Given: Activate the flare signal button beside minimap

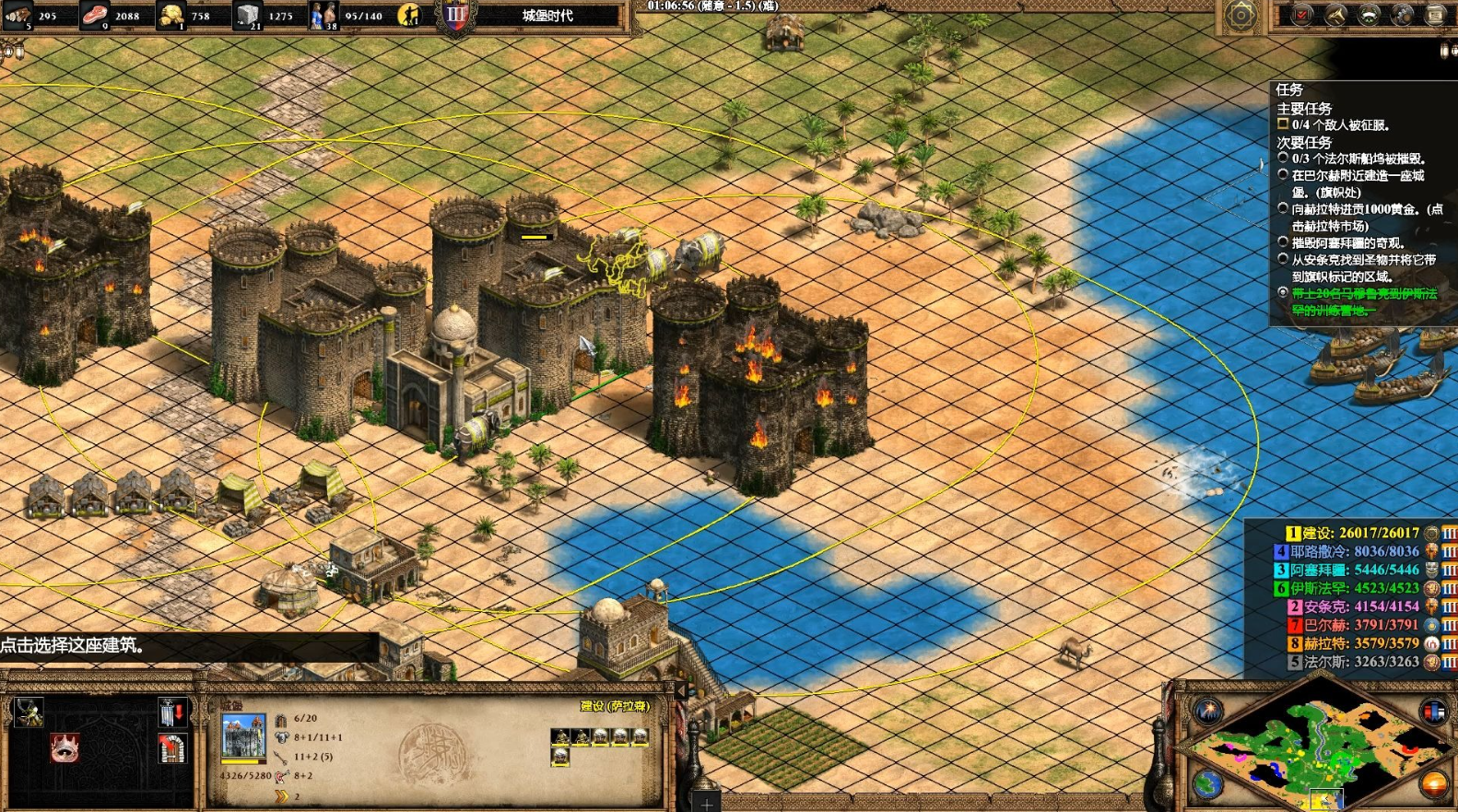Looking at the screenshot, I should coord(1207,712).
